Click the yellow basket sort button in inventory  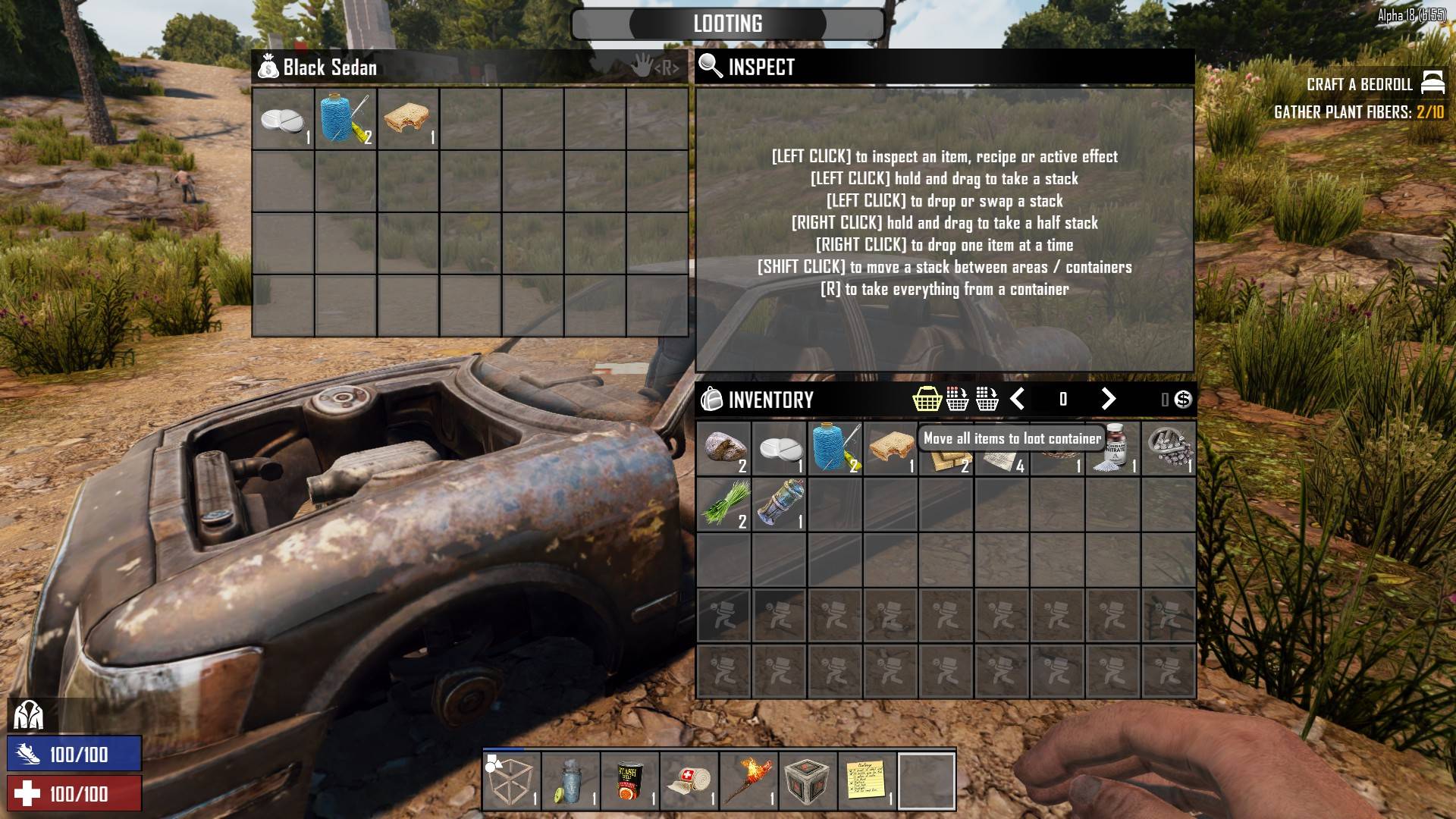click(x=927, y=399)
